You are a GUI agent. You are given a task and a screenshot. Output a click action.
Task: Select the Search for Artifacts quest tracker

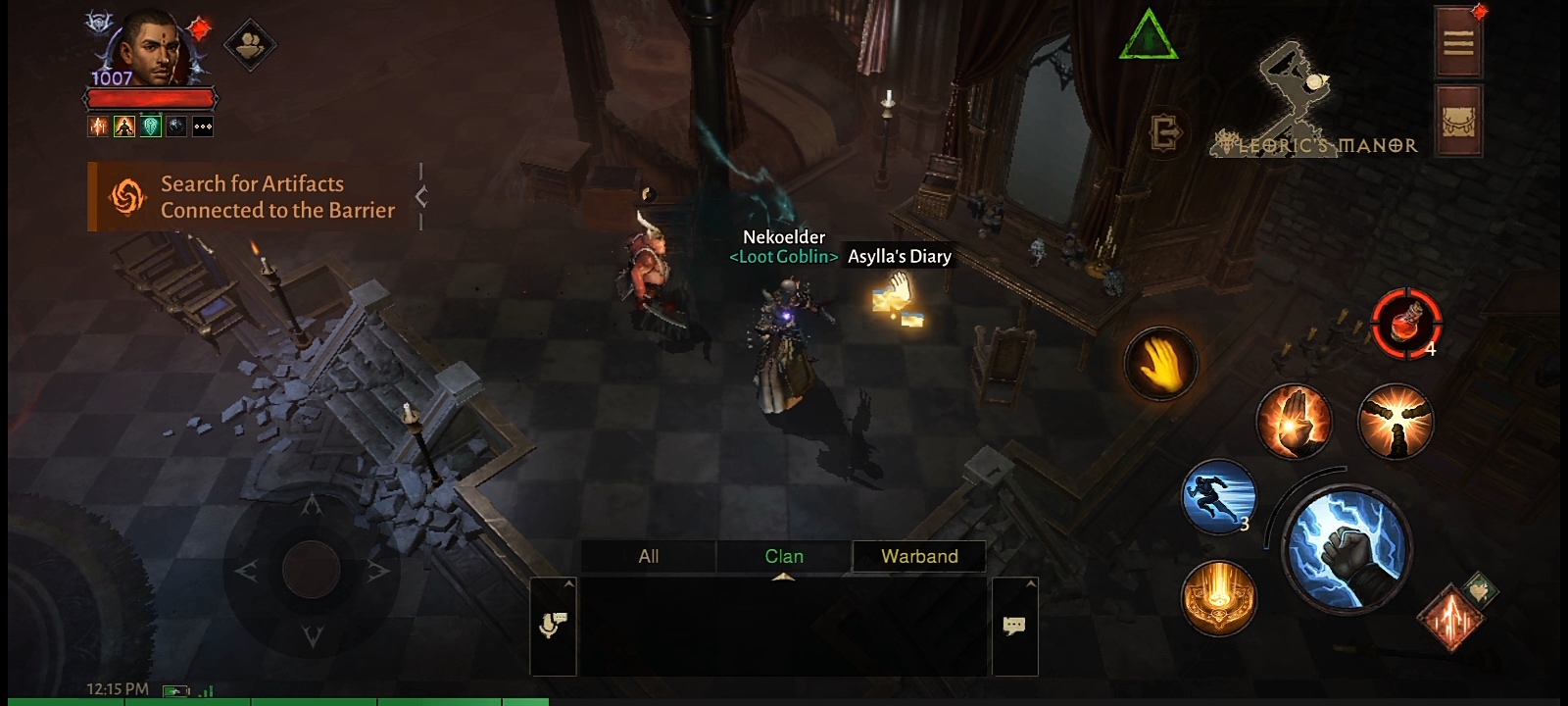pos(253,197)
